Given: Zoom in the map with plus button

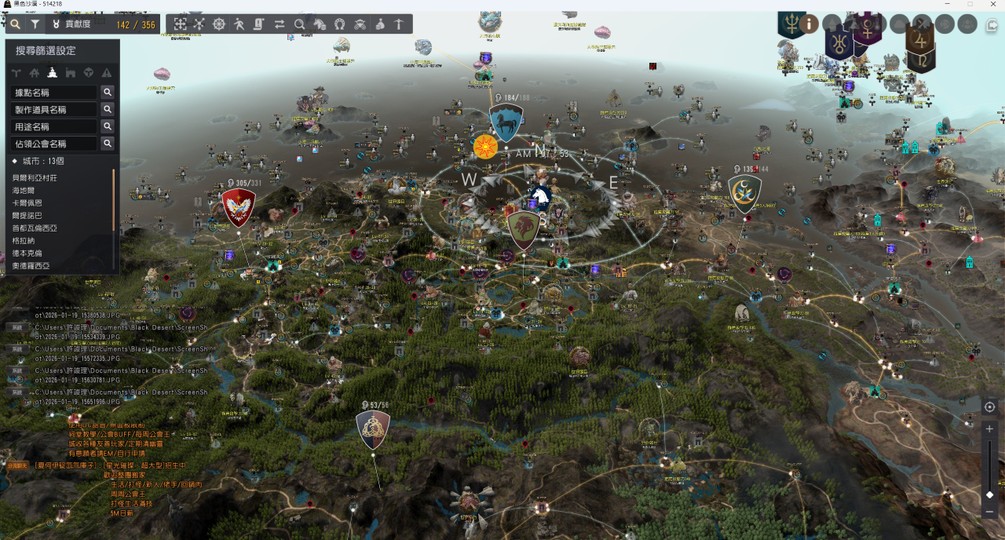Looking at the screenshot, I should point(989,428).
